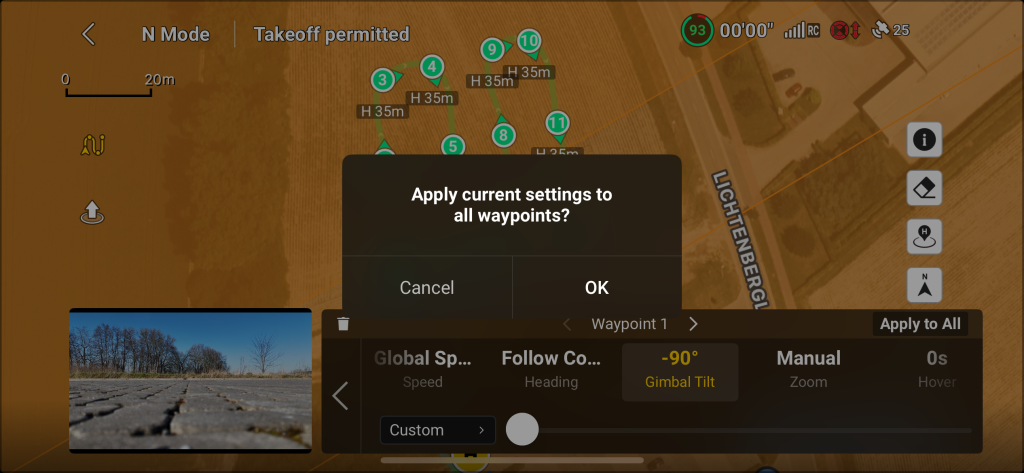The image size is (1024, 473).
Task: Cancel applying settings to all waypoints
Action: click(x=427, y=287)
